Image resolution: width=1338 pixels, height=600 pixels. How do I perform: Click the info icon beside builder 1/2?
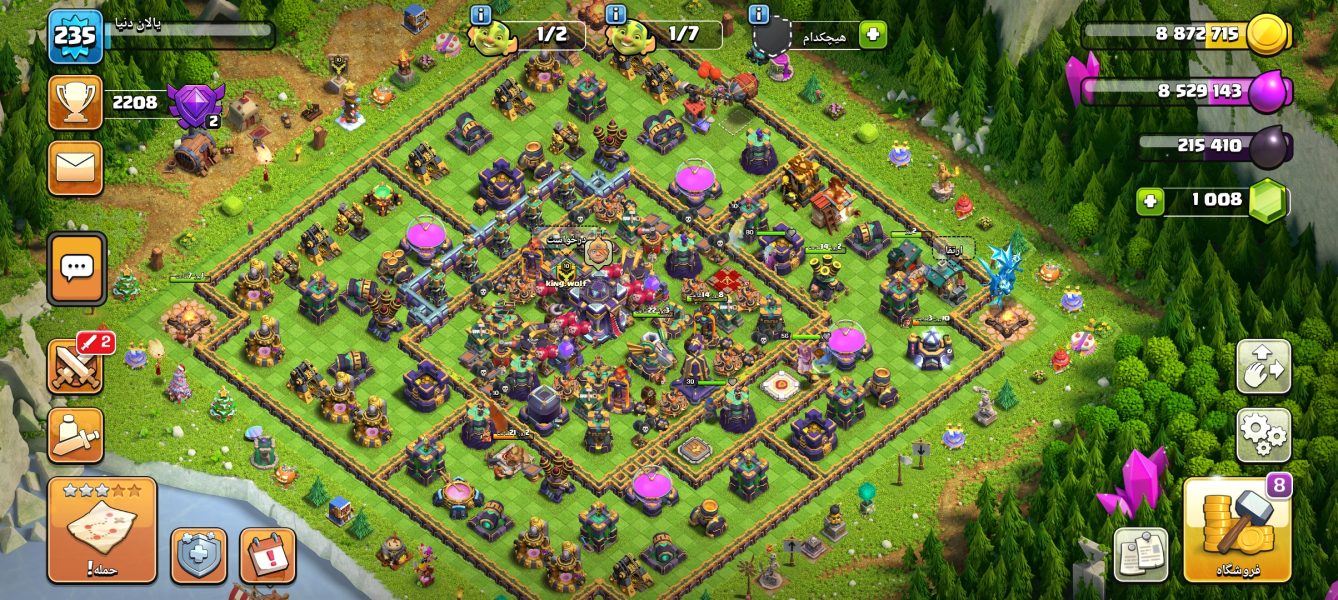coord(480,15)
